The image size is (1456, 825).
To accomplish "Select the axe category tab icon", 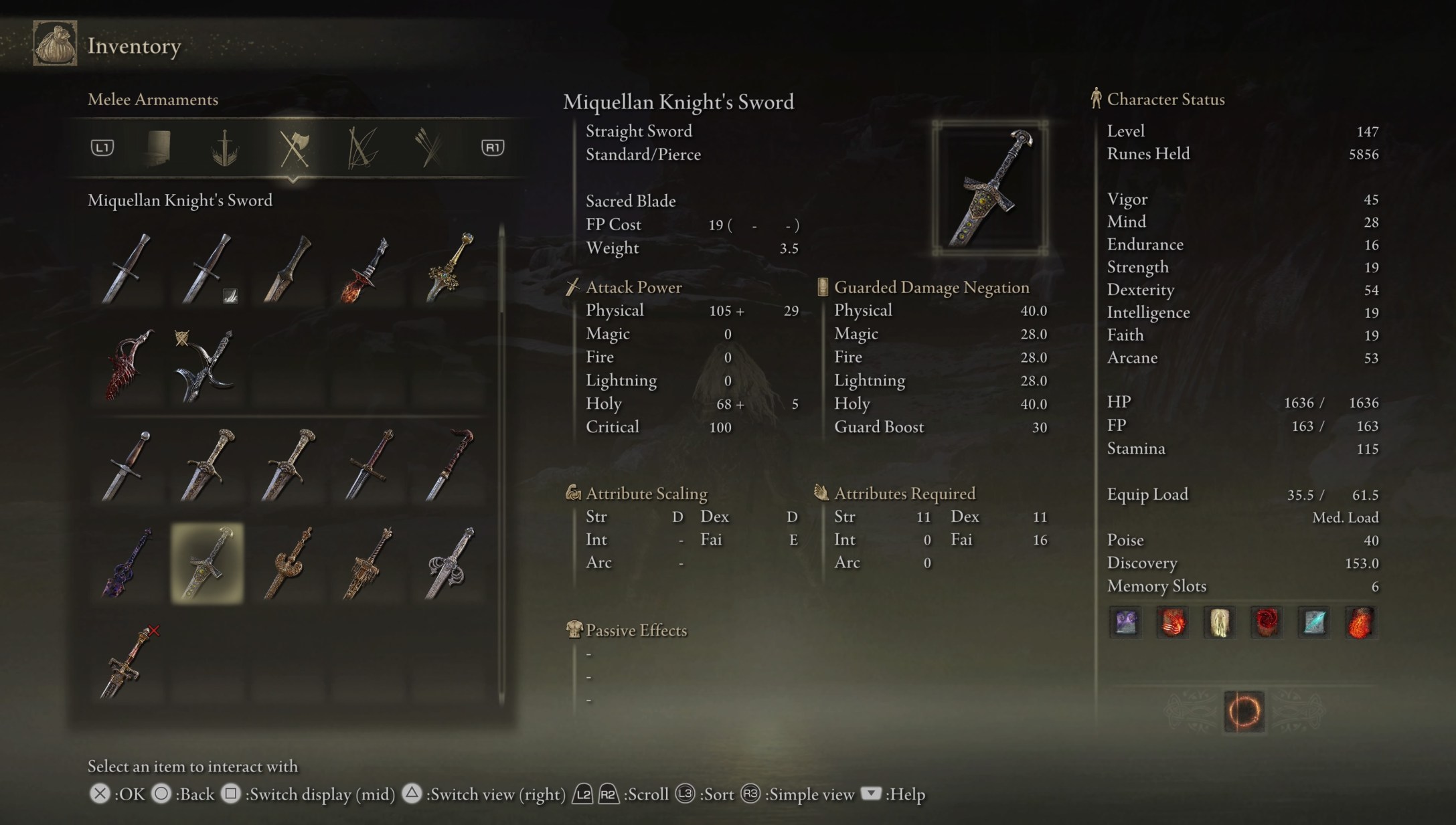I will pyautogui.click(x=295, y=149).
